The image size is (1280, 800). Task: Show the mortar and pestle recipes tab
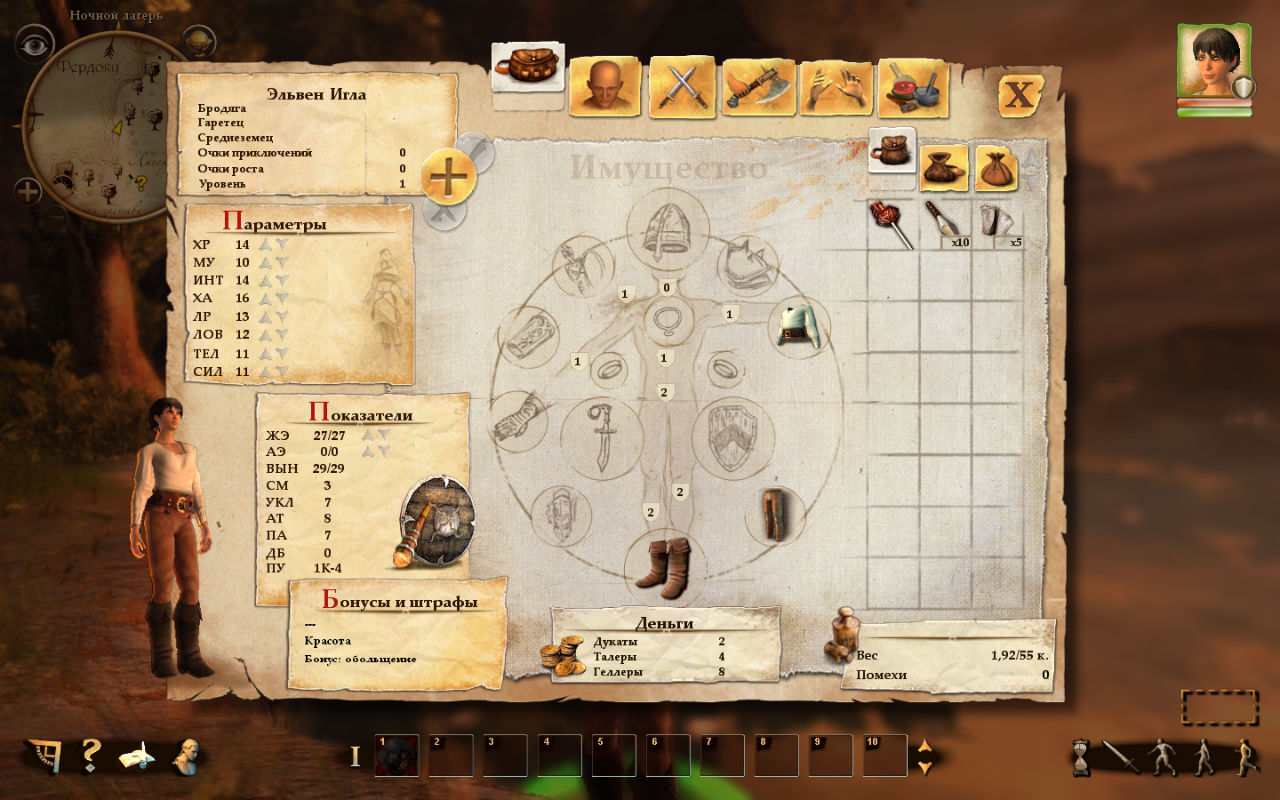point(912,89)
